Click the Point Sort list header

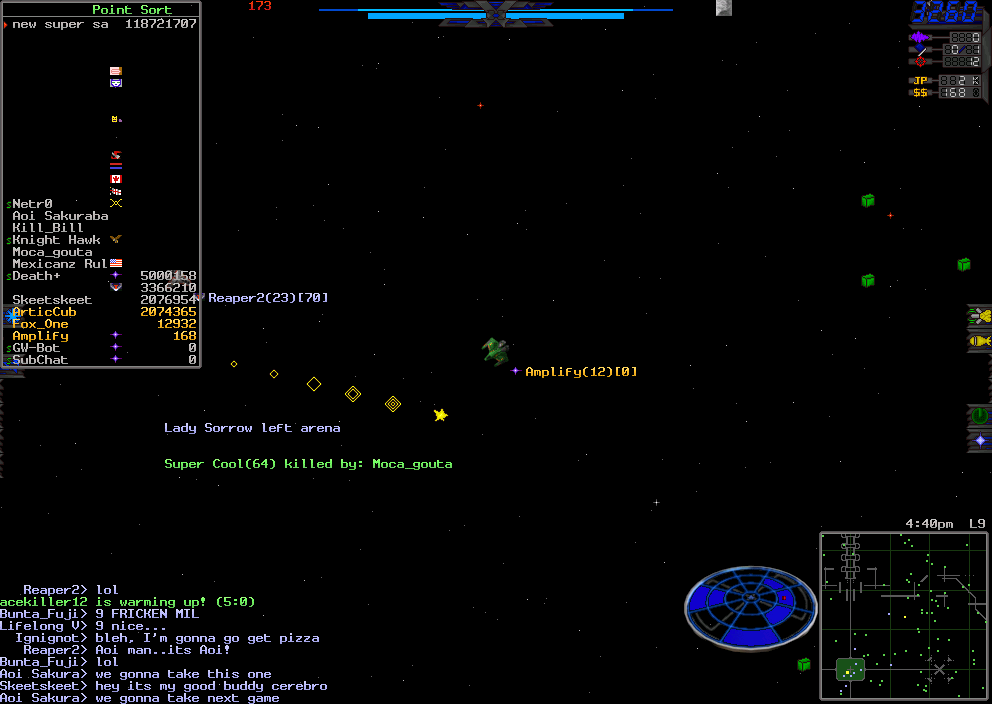pos(132,10)
